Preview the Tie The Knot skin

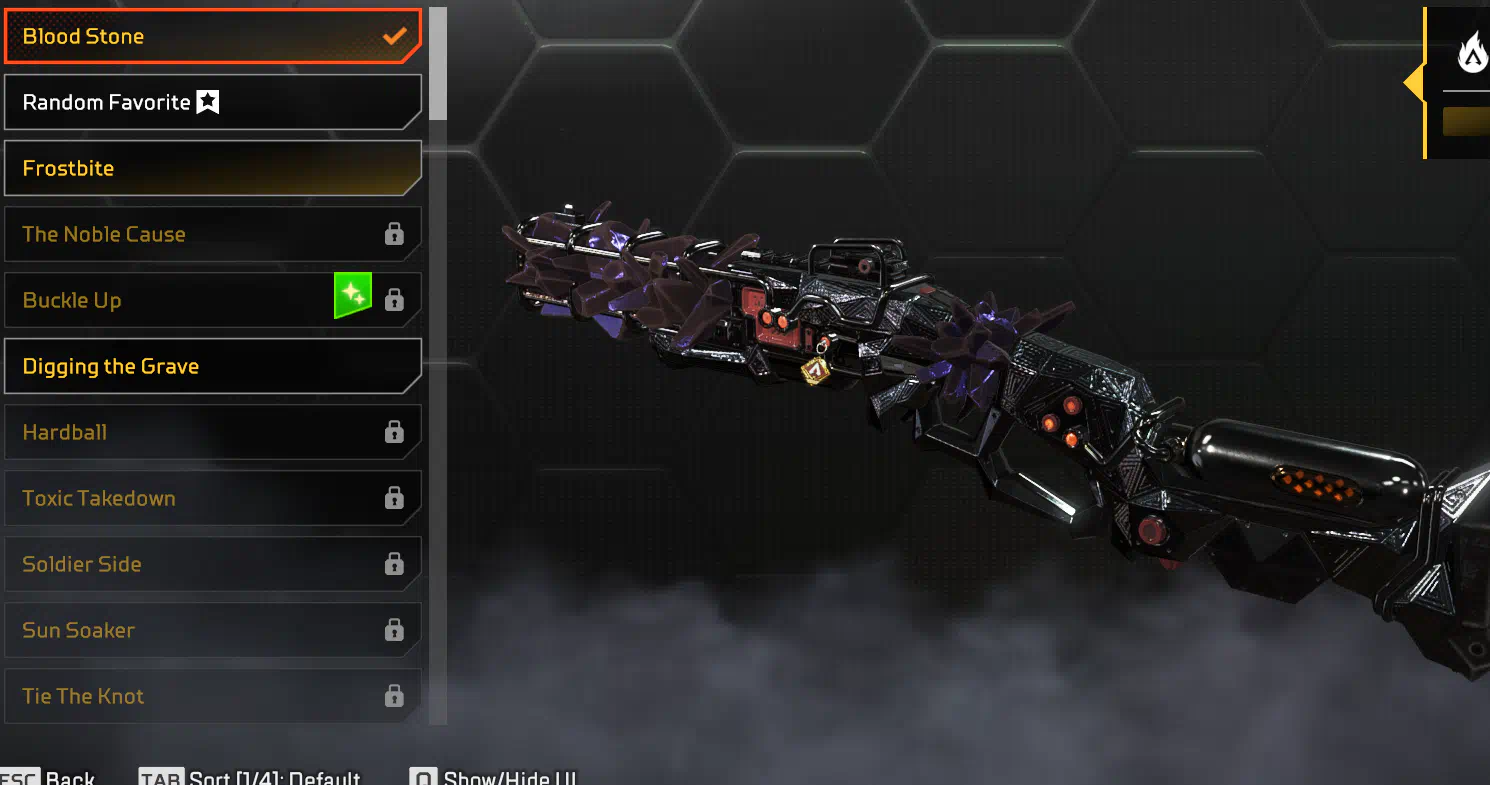(x=212, y=696)
